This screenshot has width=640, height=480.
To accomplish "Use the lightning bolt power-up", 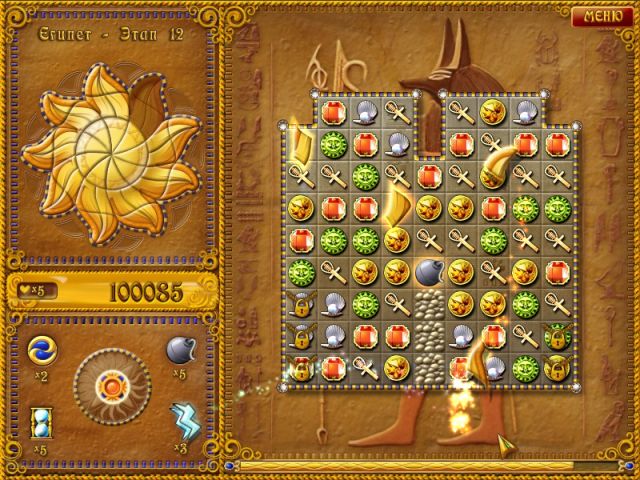I will coord(182,417).
